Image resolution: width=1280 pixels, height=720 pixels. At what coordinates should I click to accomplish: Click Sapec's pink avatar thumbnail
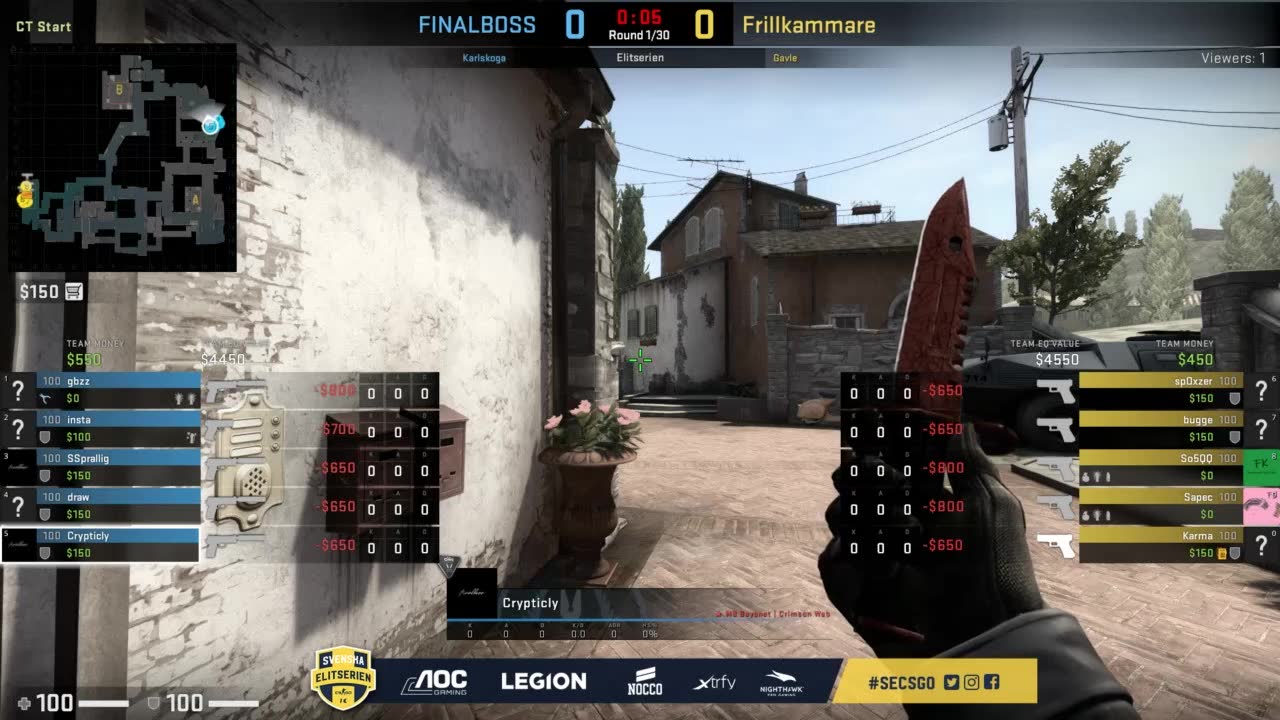1259,506
